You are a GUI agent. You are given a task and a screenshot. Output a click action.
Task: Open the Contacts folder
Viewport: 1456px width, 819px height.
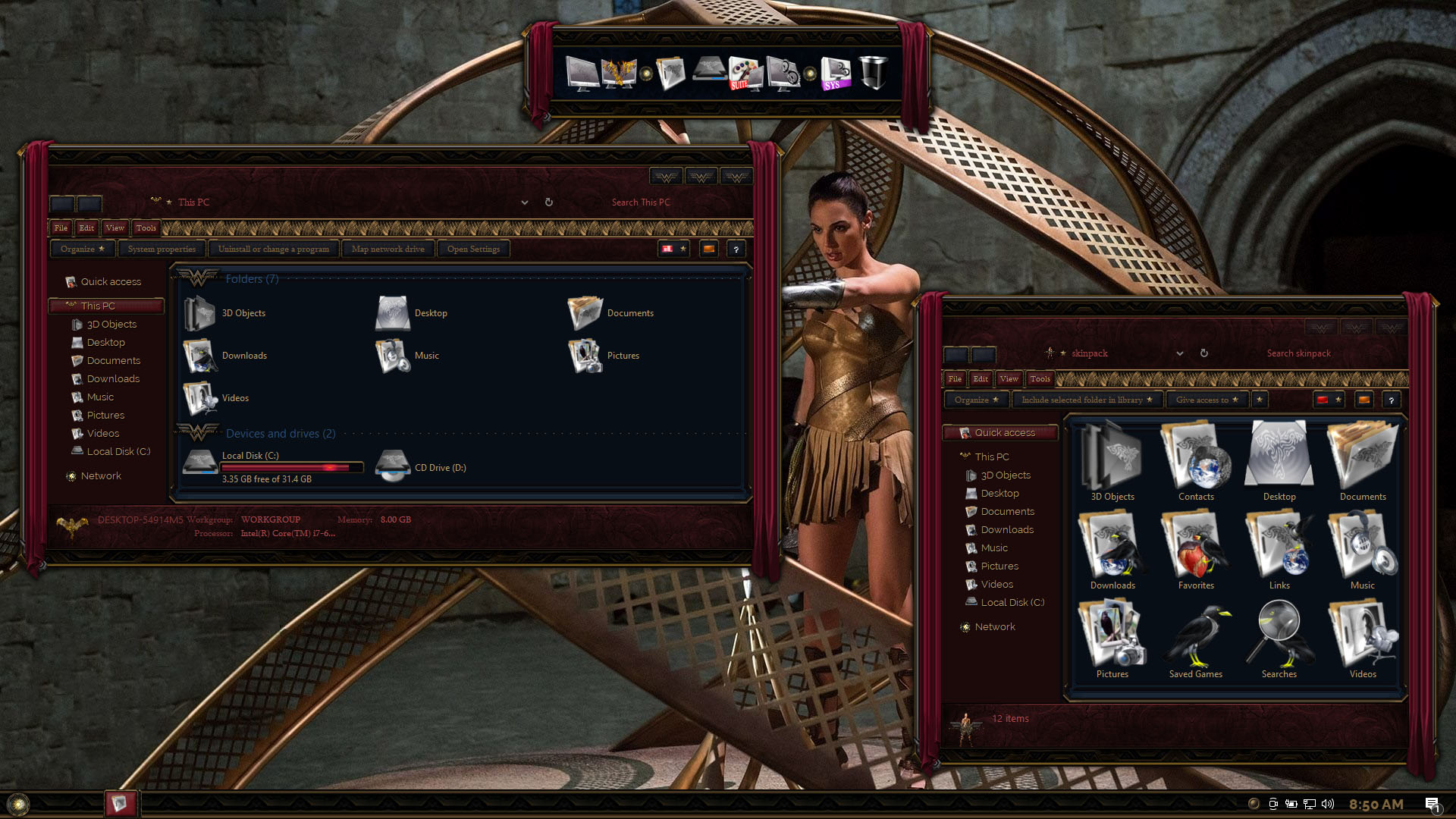coord(1196,462)
